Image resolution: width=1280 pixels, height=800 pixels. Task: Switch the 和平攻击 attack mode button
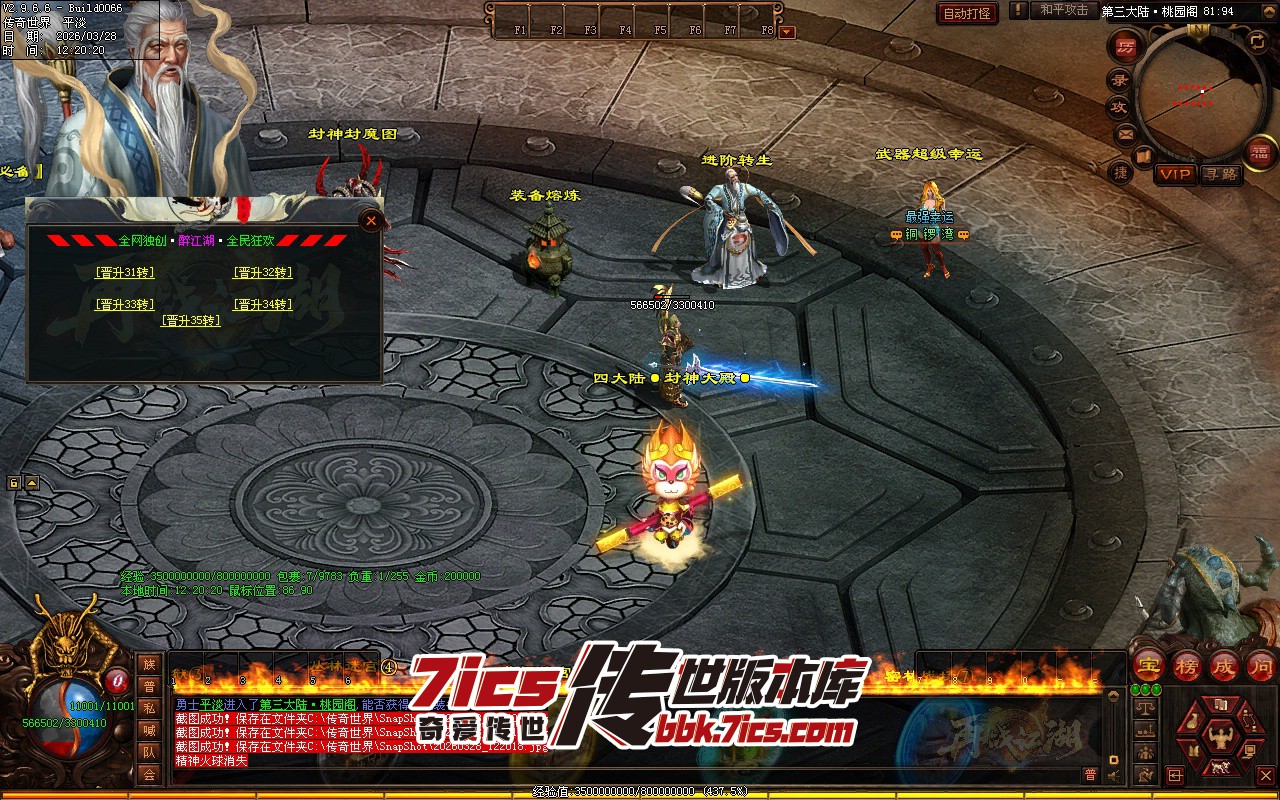click(1063, 11)
